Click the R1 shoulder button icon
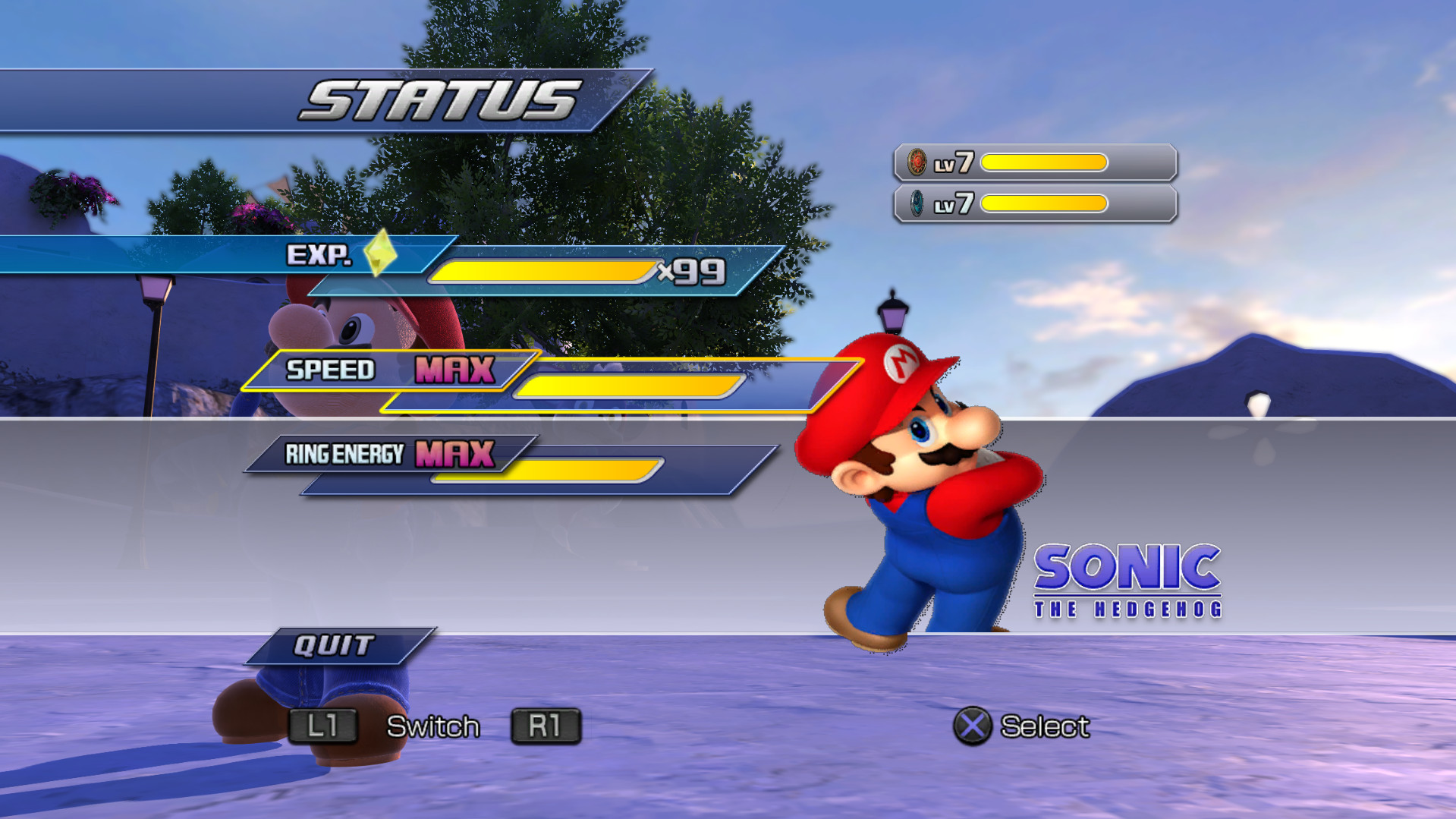The image size is (1456, 819). 545,726
